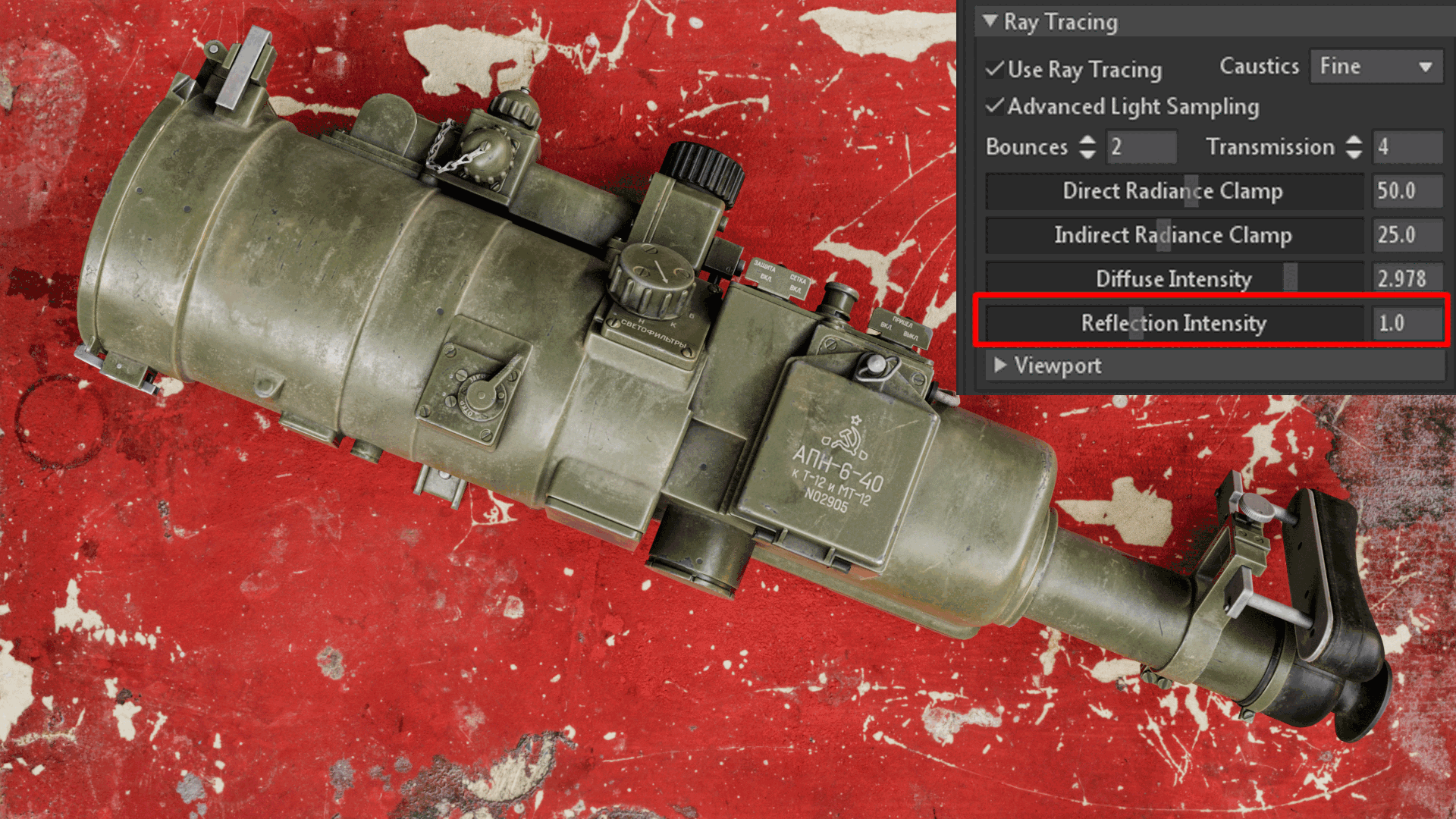Image resolution: width=1456 pixels, height=819 pixels.
Task: Click the Reflection Intensity slider
Action: [x=1174, y=323]
